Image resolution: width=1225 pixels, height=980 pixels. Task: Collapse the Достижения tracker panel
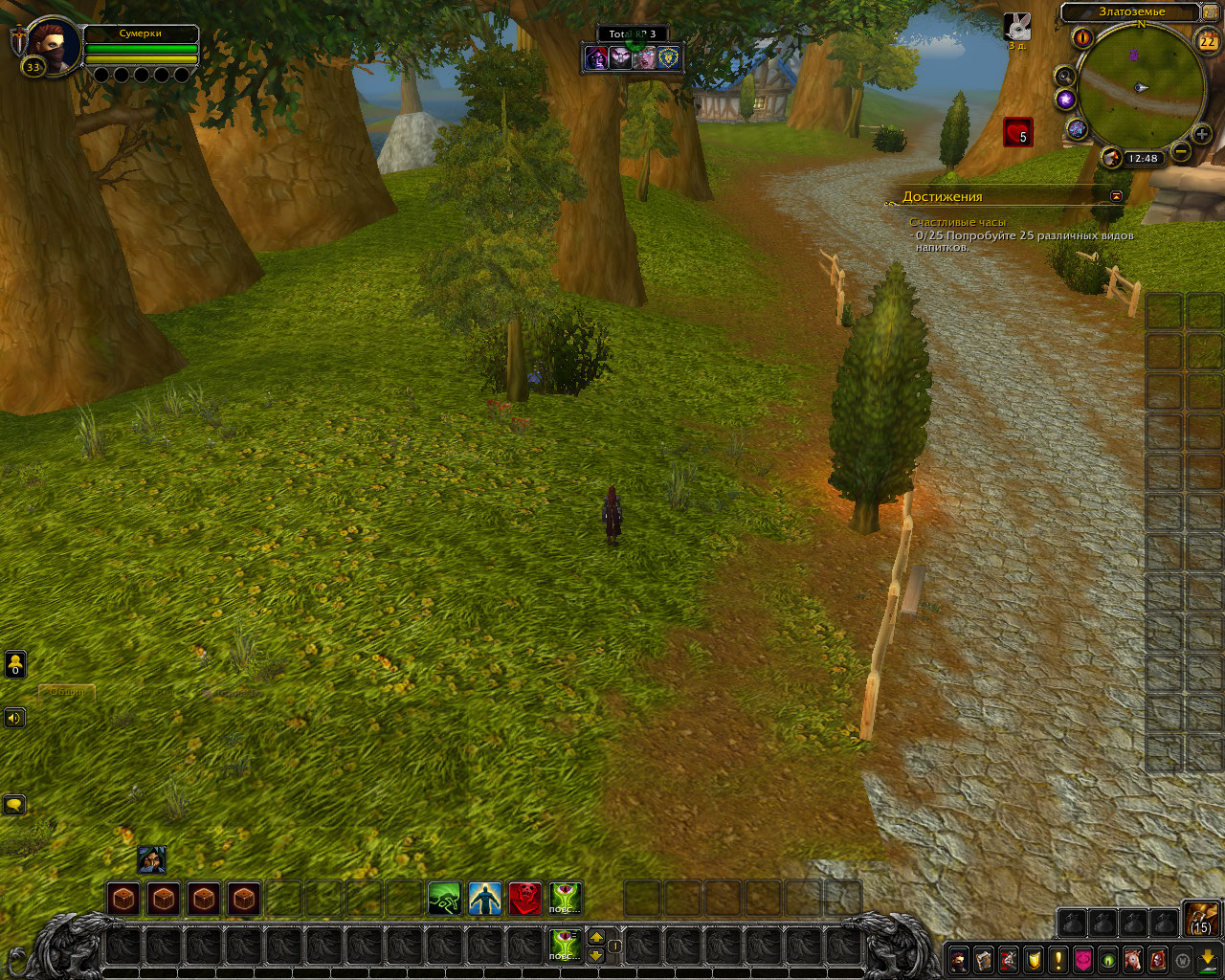click(x=1116, y=195)
